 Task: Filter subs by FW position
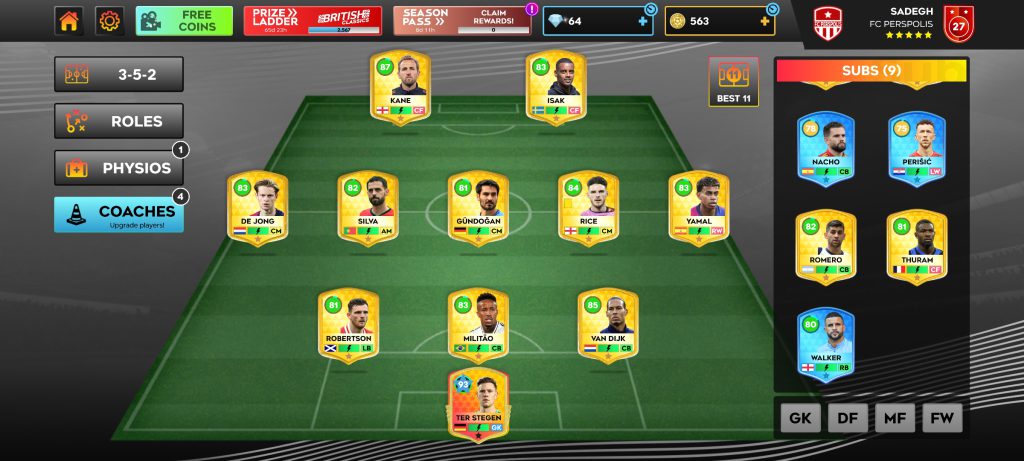click(942, 418)
